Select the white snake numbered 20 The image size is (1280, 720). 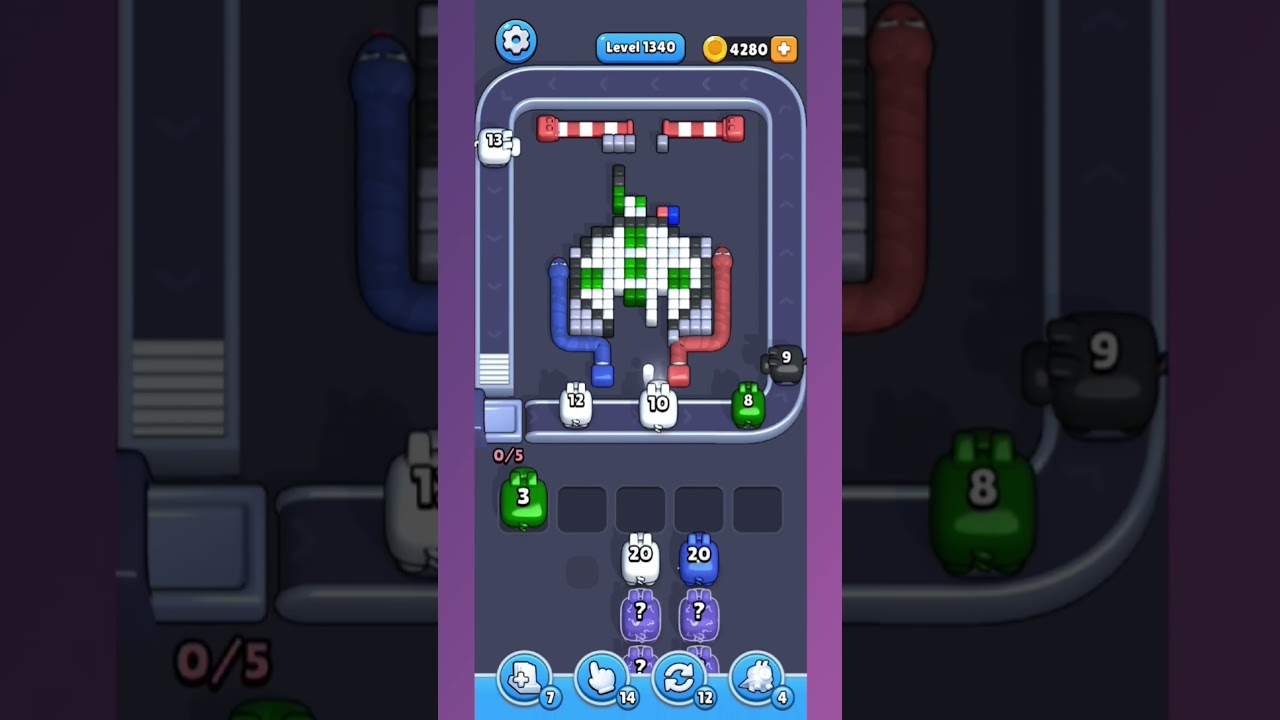click(x=639, y=557)
